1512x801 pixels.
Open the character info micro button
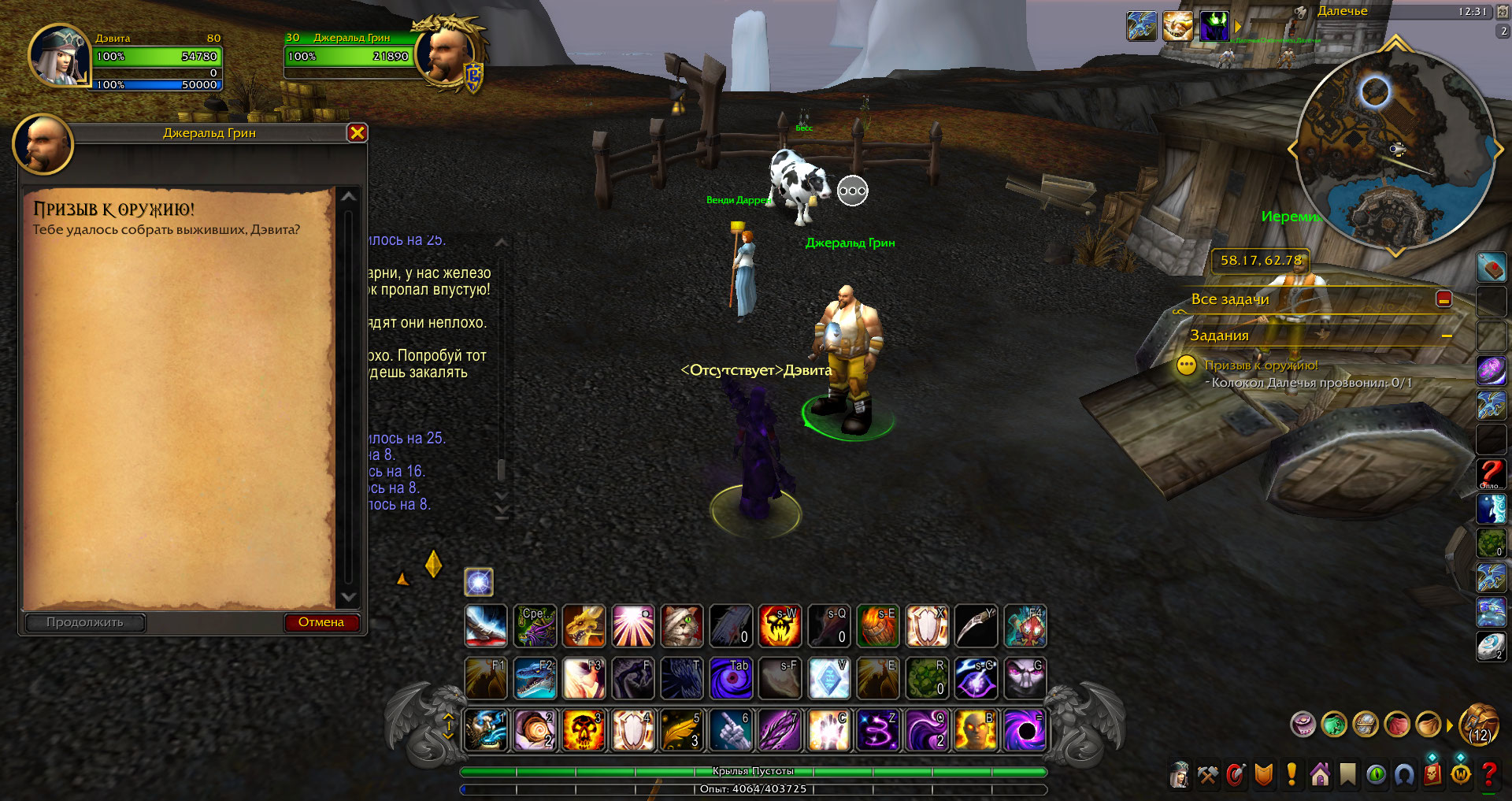[1180, 775]
